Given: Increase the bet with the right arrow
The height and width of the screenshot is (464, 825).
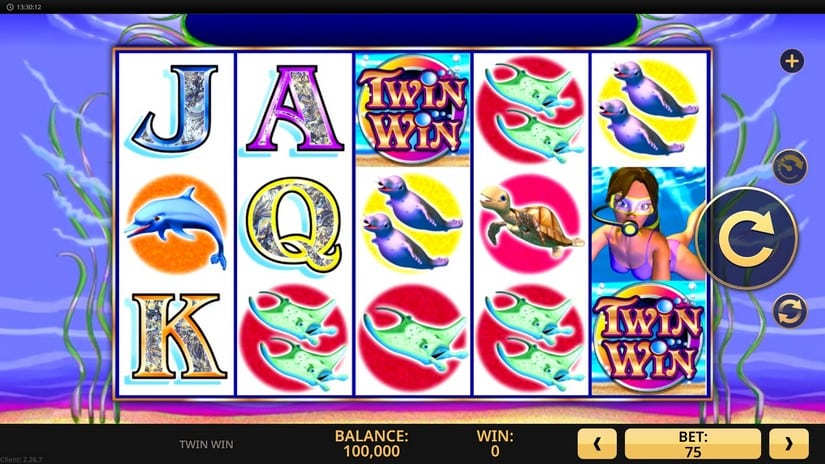Looking at the screenshot, I should [789, 443].
